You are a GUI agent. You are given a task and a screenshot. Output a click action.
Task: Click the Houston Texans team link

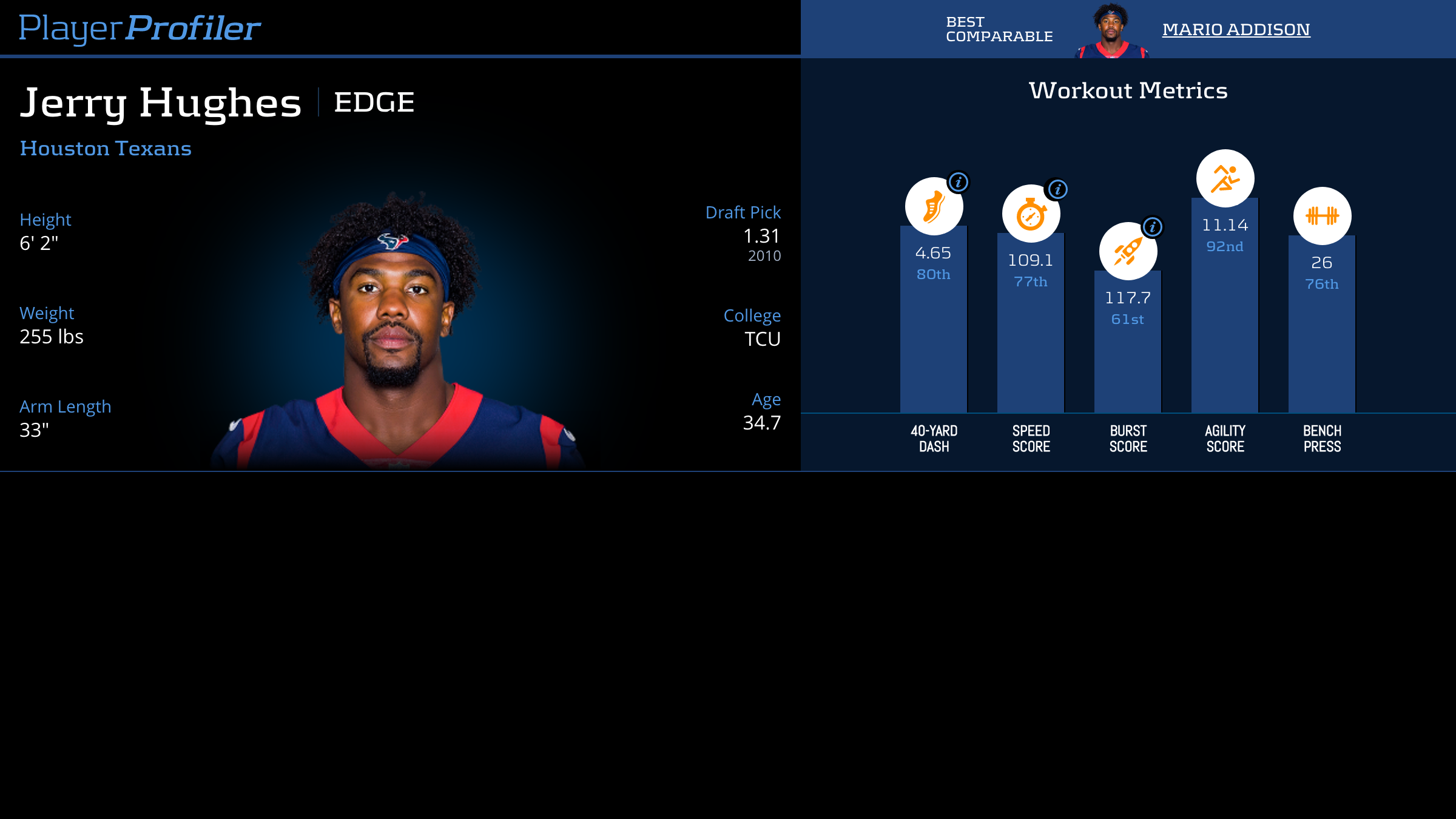click(x=106, y=148)
